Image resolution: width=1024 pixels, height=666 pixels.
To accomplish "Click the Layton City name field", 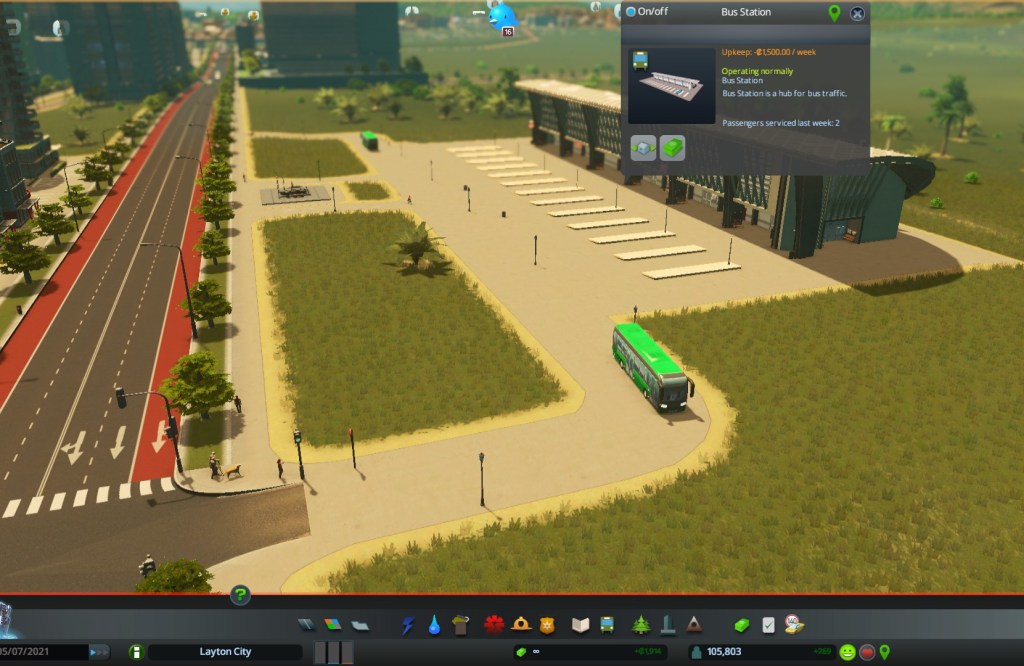I will pos(224,652).
